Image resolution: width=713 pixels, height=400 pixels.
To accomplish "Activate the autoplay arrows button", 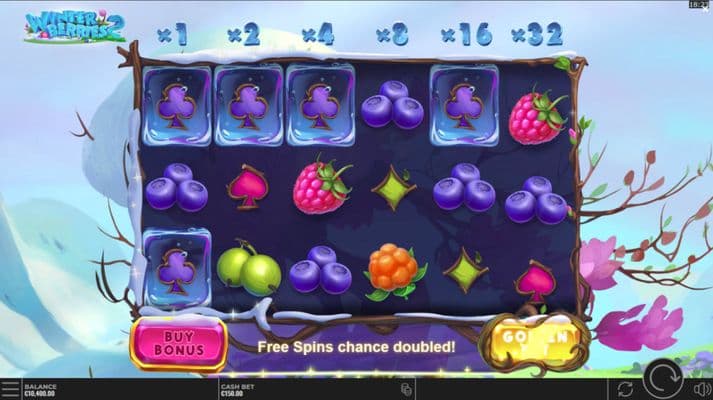I will point(626,388).
